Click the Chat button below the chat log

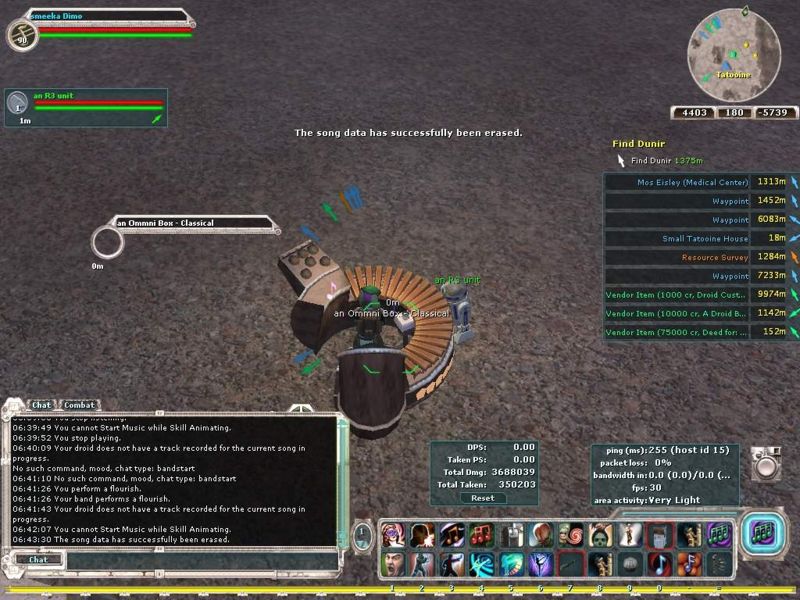38,559
